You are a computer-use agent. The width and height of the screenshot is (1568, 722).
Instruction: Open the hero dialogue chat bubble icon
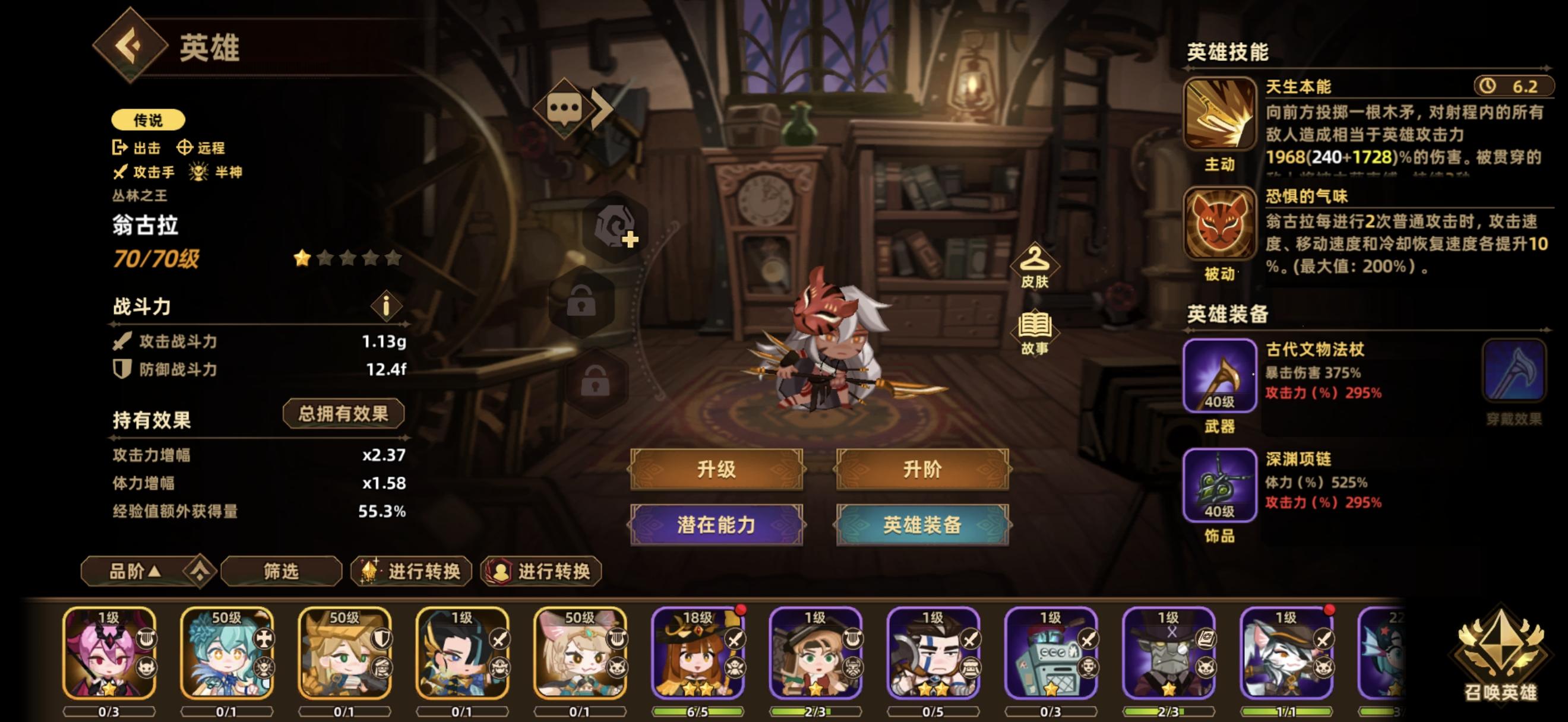click(x=566, y=107)
